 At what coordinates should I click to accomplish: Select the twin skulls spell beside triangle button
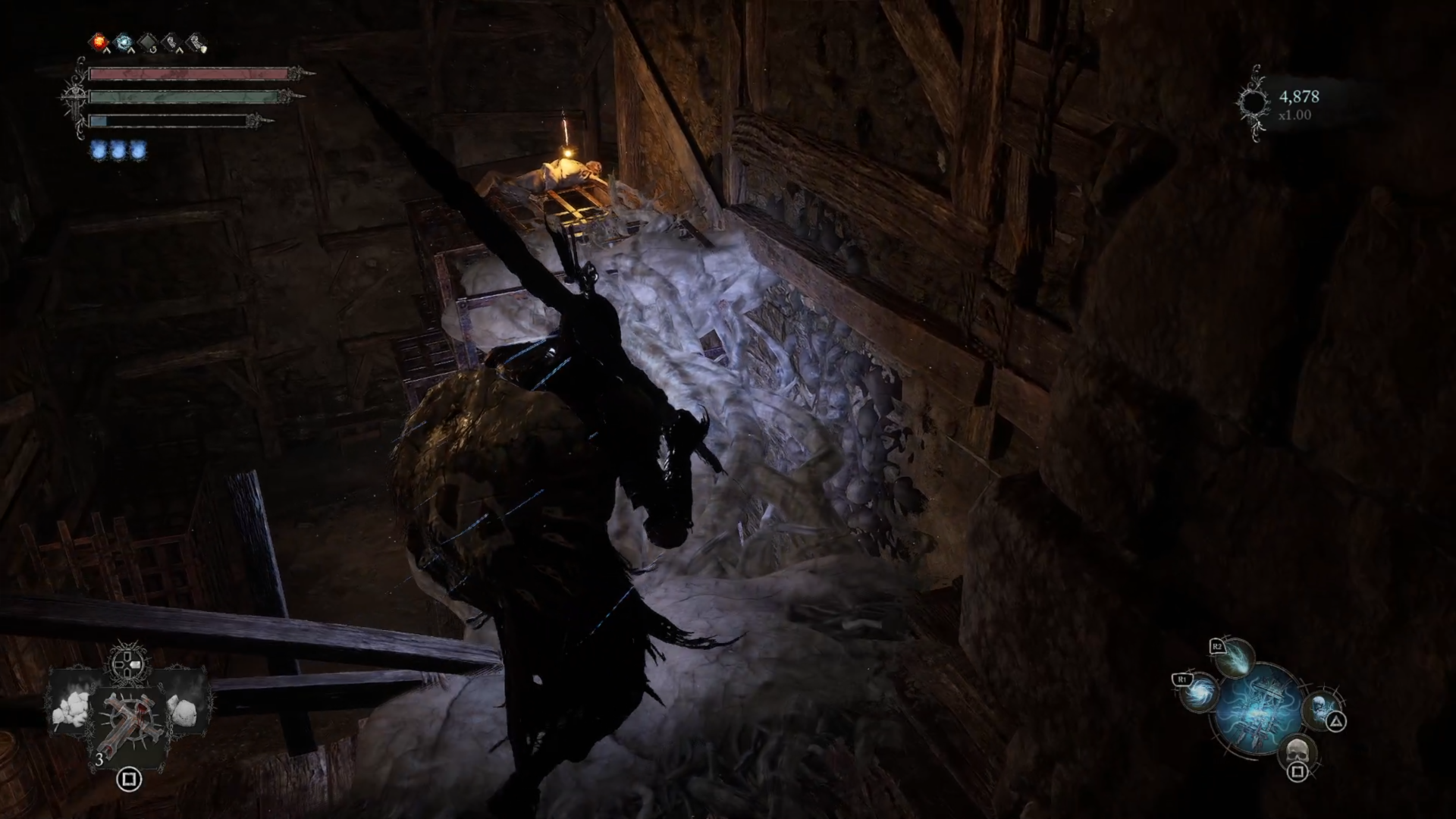point(1320,711)
